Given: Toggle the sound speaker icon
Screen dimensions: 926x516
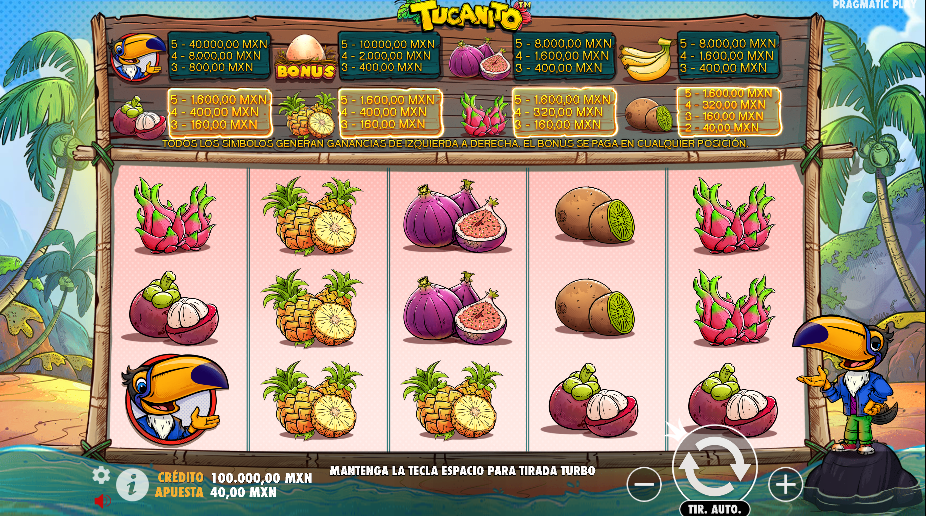Looking at the screenshot, I should (x=101, y=500).
